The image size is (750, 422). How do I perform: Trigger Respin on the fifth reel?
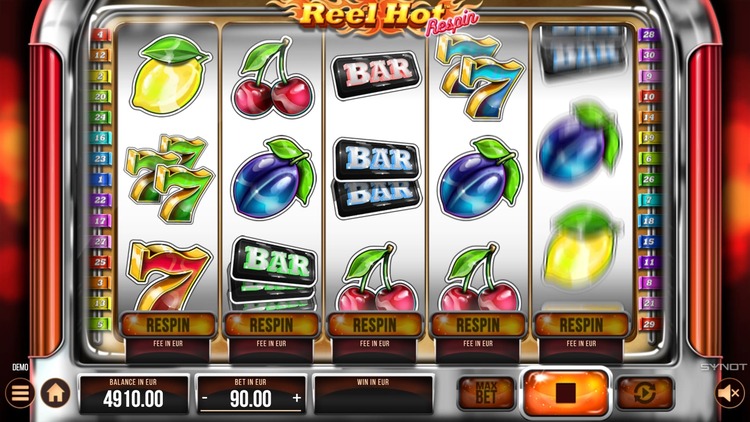(x=582, y=325)
